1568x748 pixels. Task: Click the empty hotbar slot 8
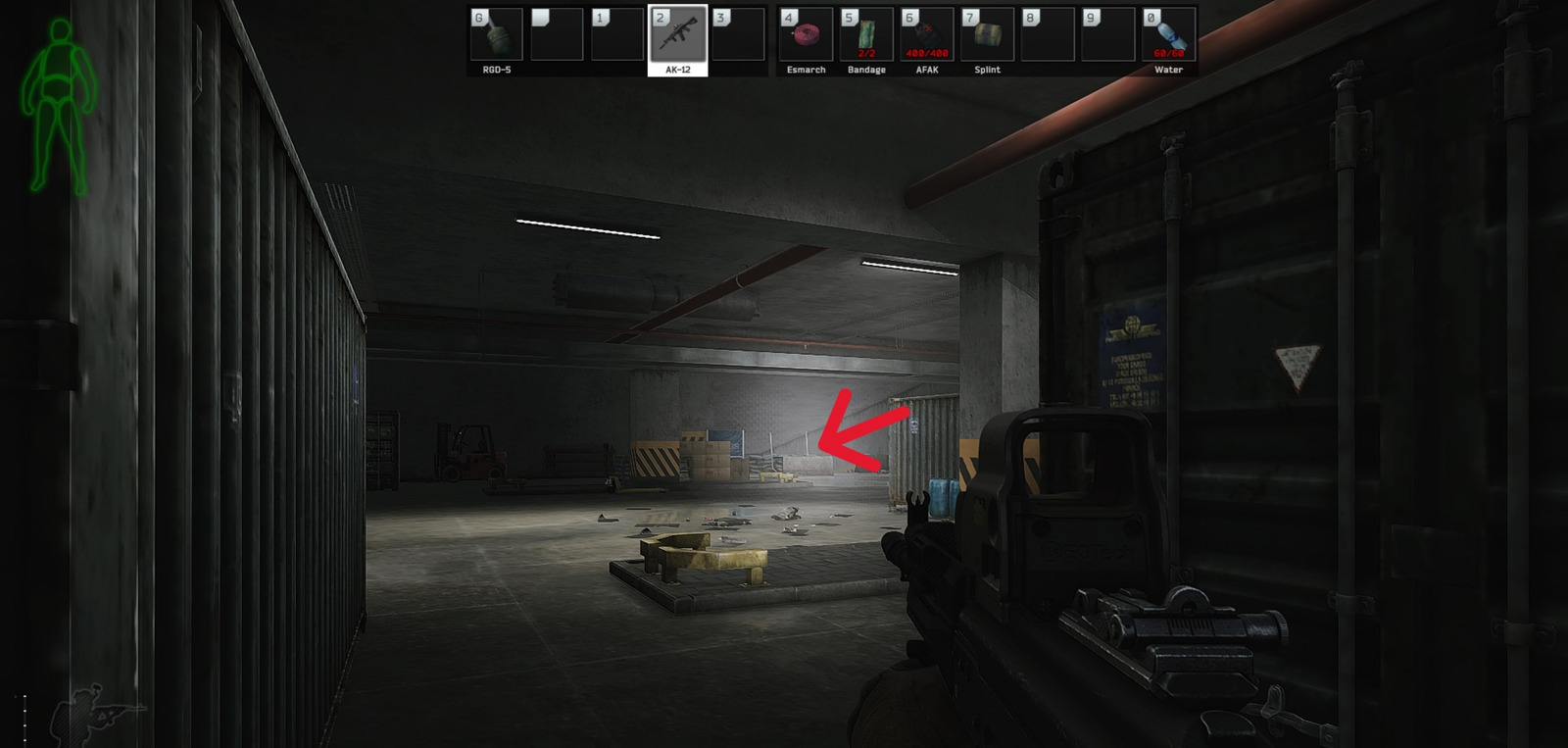[1047, 34]
